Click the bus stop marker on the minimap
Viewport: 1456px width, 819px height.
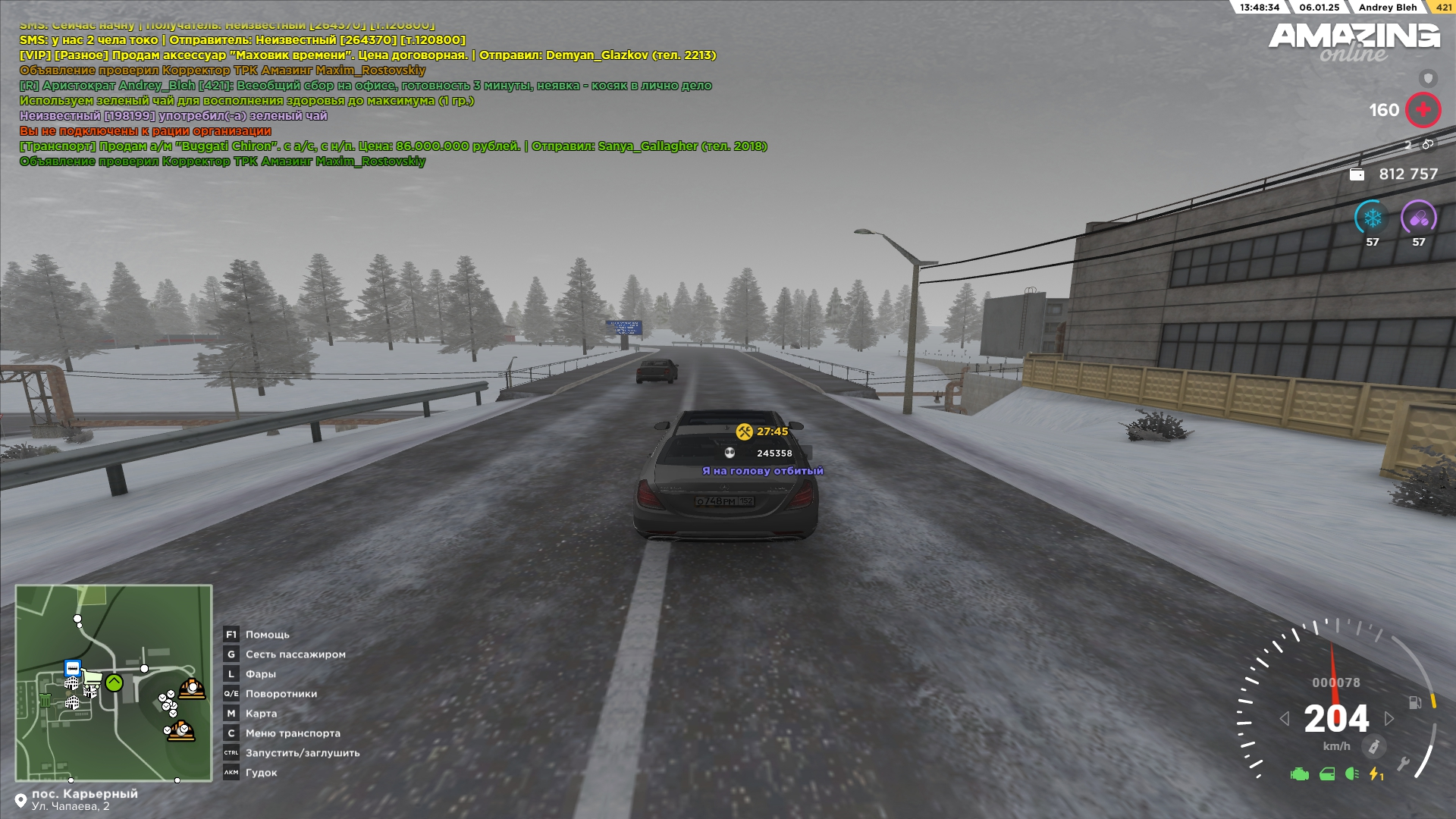click(x=73, y=668)
